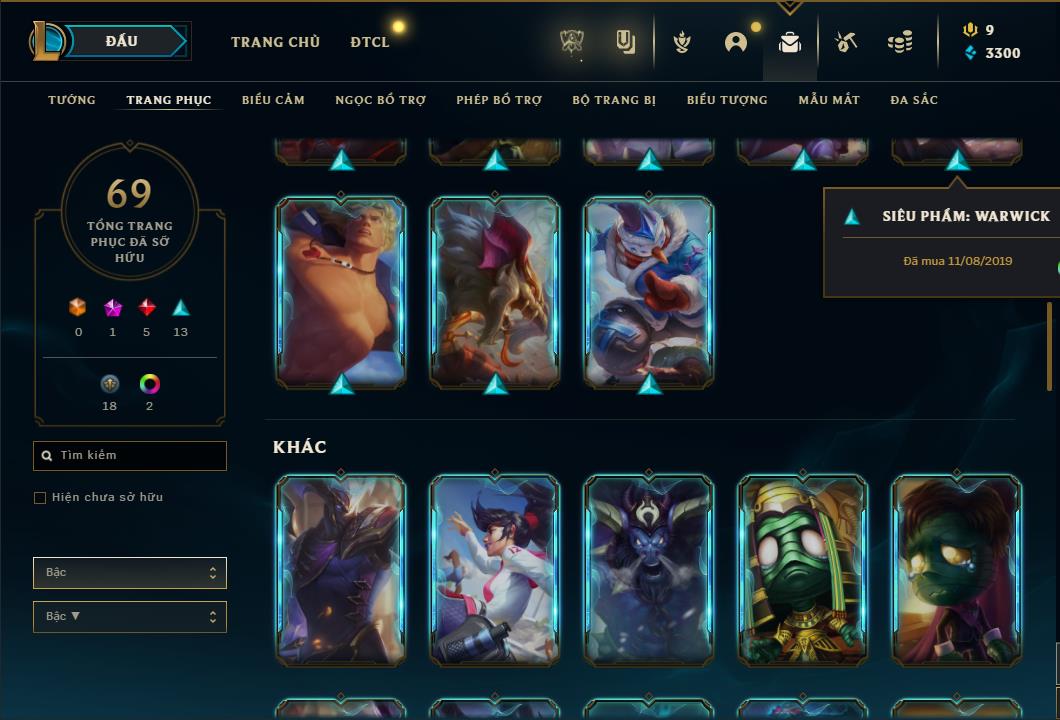Viewport: 1060px width, 720px height.
Task: Open the coin stack store icon
Action: (x=900, y=42)
